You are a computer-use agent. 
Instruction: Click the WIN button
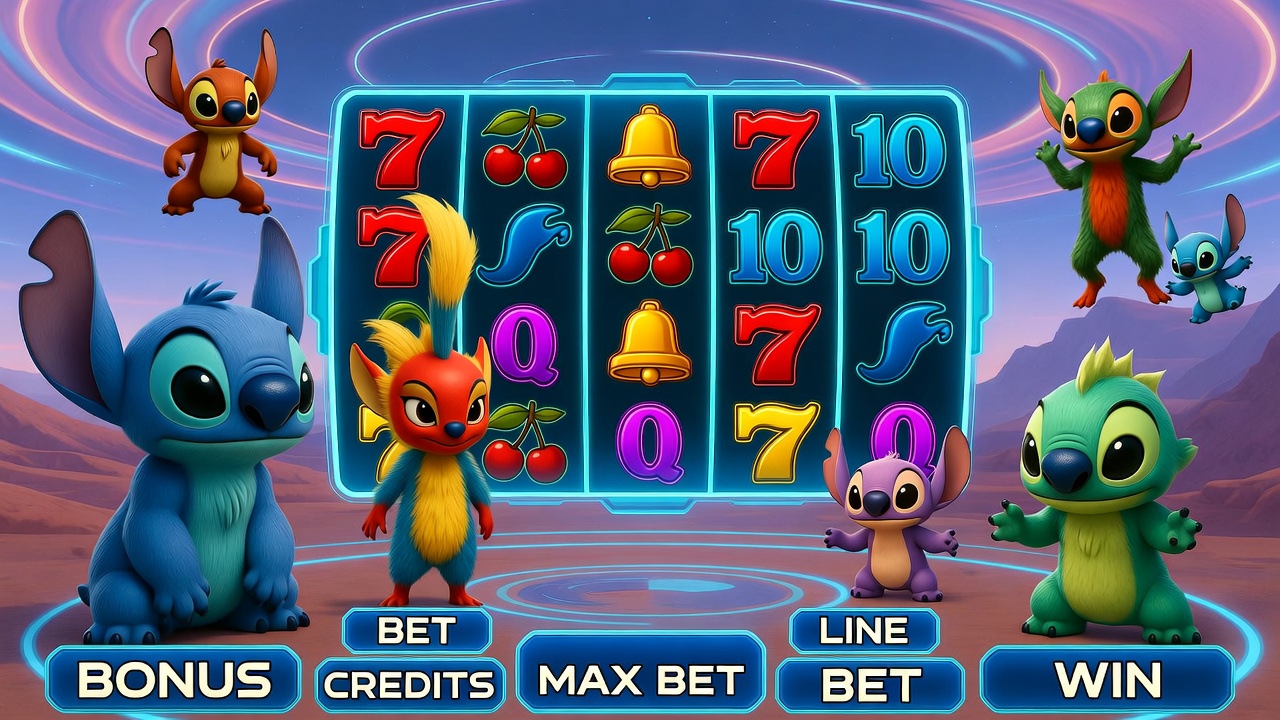click(1108, 680)
